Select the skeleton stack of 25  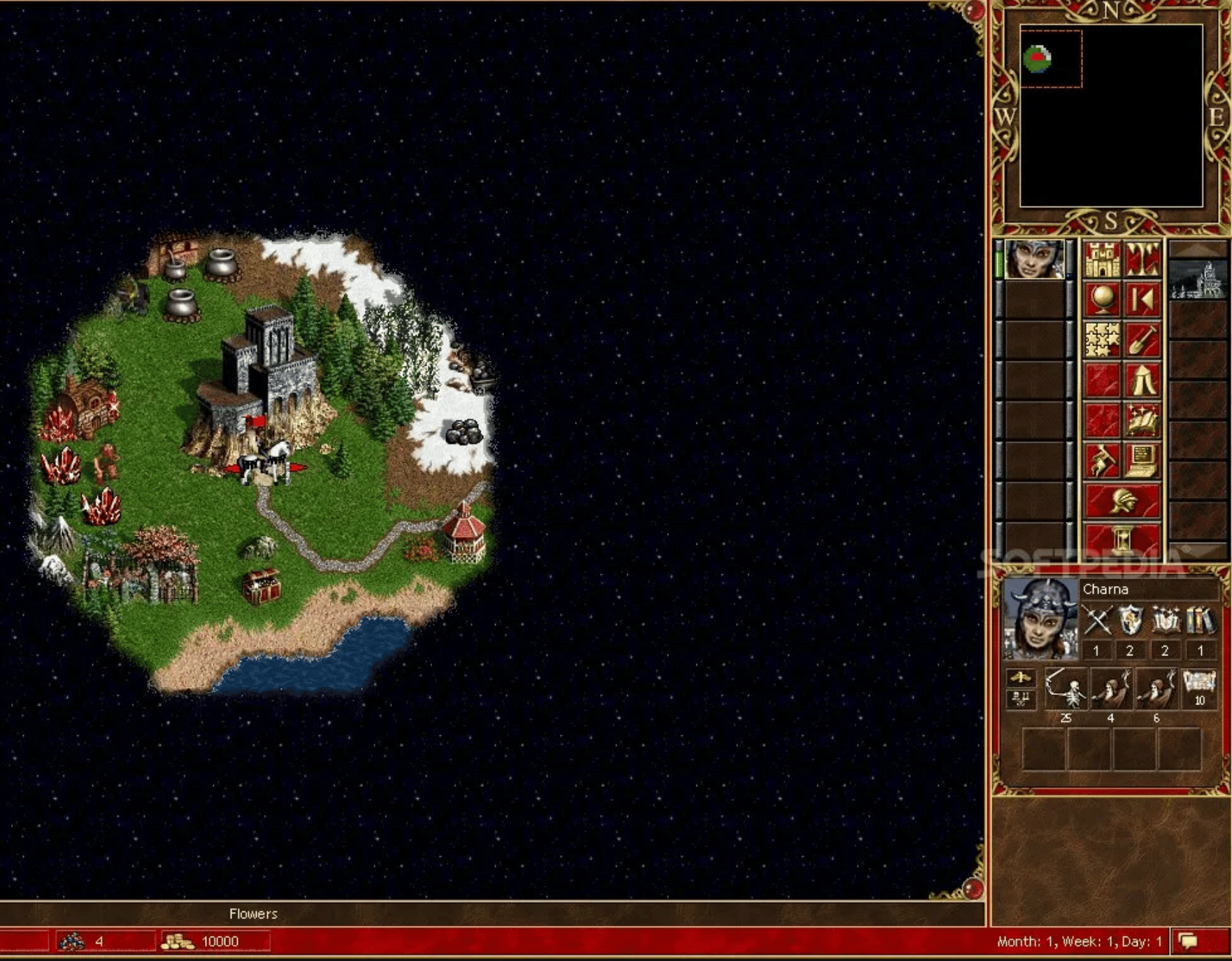[x=1066, y=690]
